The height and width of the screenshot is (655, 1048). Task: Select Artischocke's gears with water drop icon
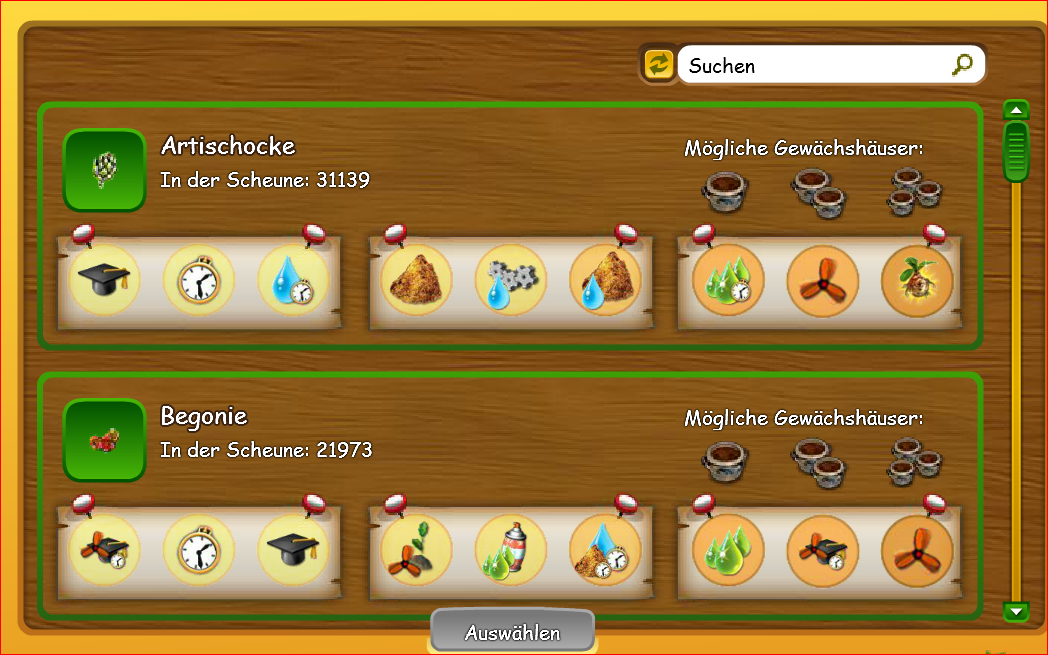[x=511, y=281]
